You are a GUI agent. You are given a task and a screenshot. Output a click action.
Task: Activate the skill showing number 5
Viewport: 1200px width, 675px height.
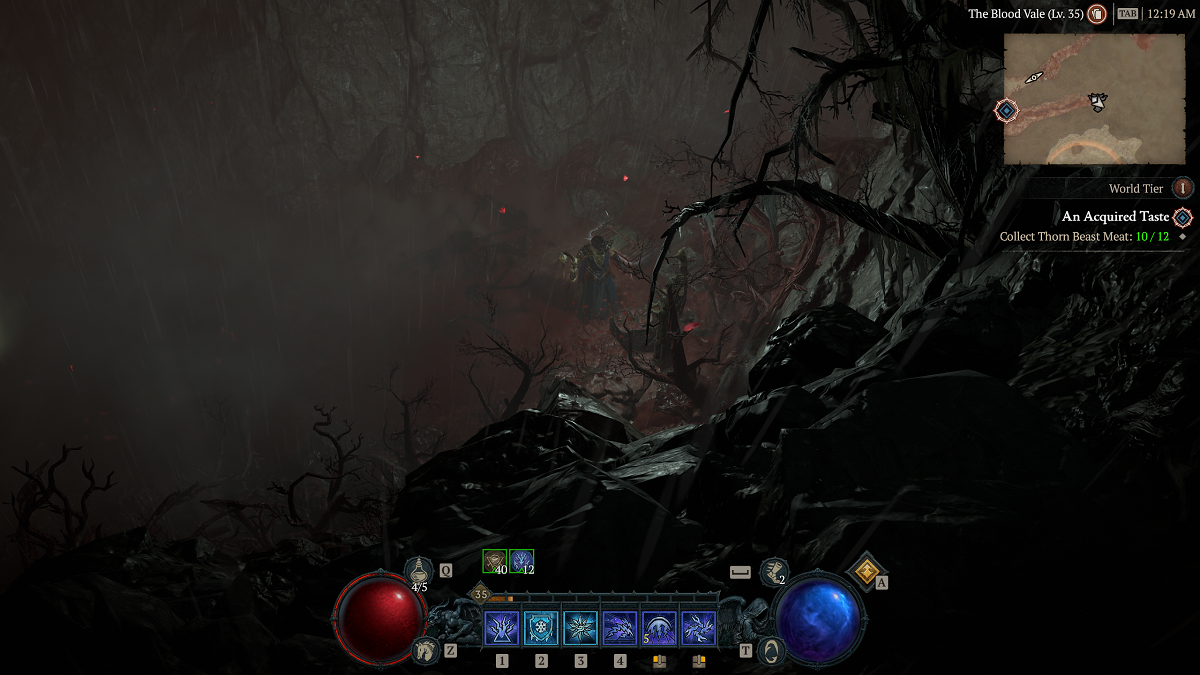coord(659,629)
